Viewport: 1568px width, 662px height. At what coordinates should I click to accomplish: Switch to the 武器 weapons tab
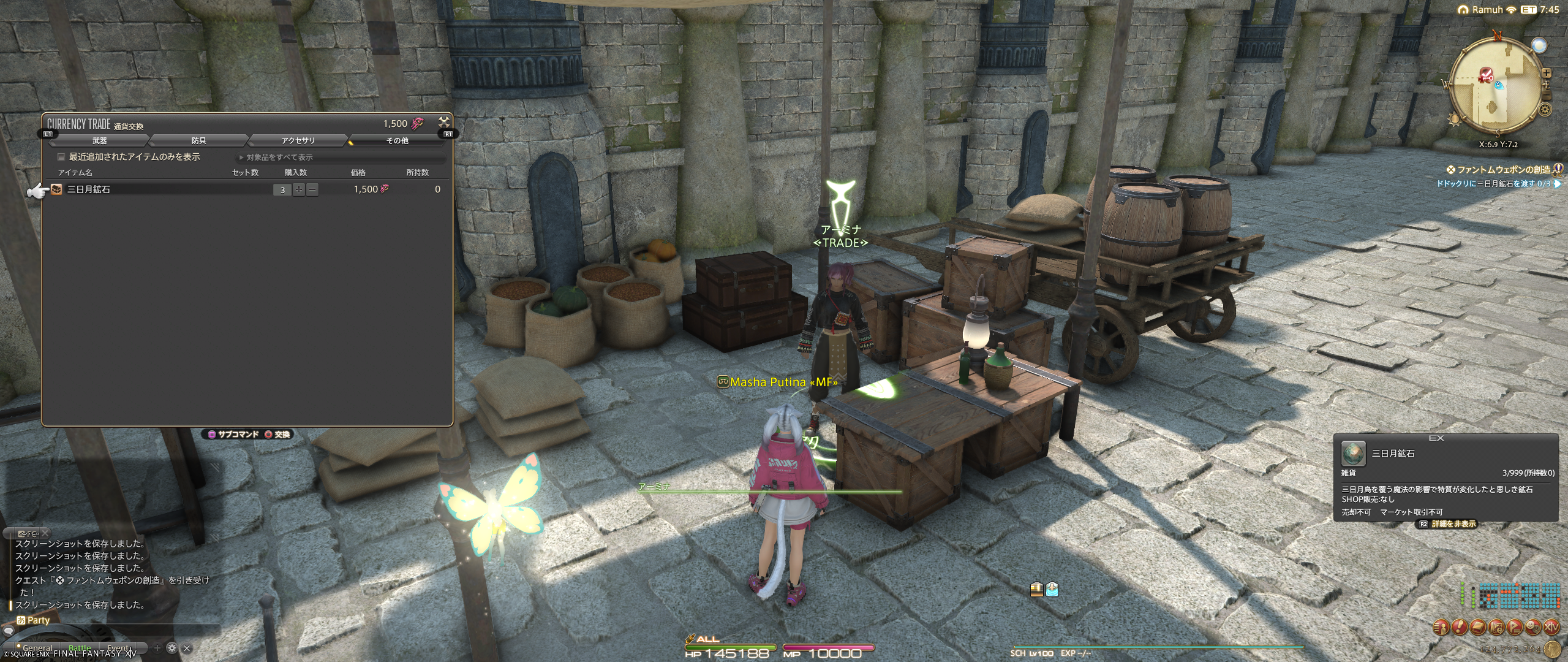coord(100,141)
